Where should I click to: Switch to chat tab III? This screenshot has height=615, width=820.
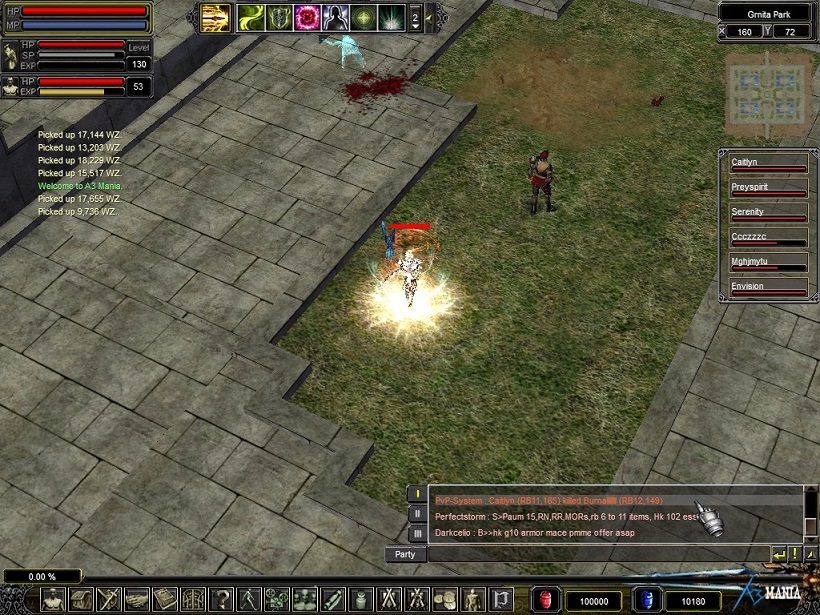pyautogui.click(x=418, y=534)
